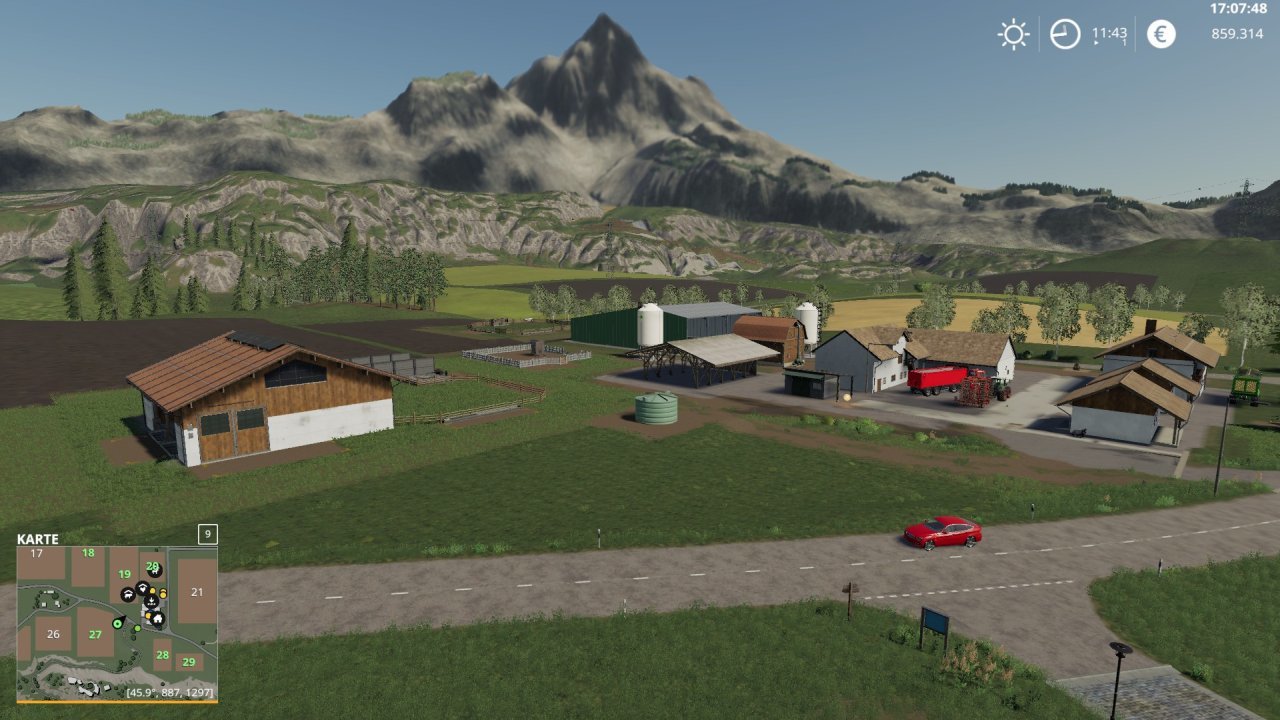This screenshot has width=1280, height=720.
Task: Click the small '9' box above the minimap
Action: (x=206, y=535)
